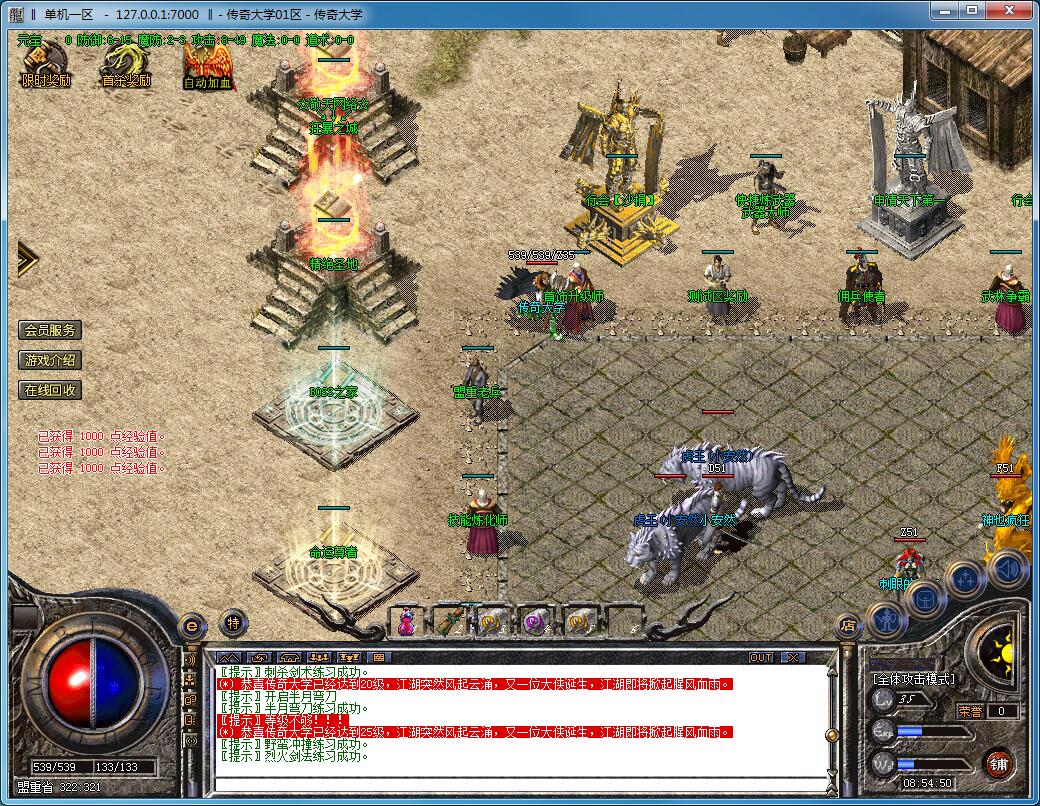The image size is (1040, 806).
Task: Click the OUT button above chat
Action: coord(761,657)
